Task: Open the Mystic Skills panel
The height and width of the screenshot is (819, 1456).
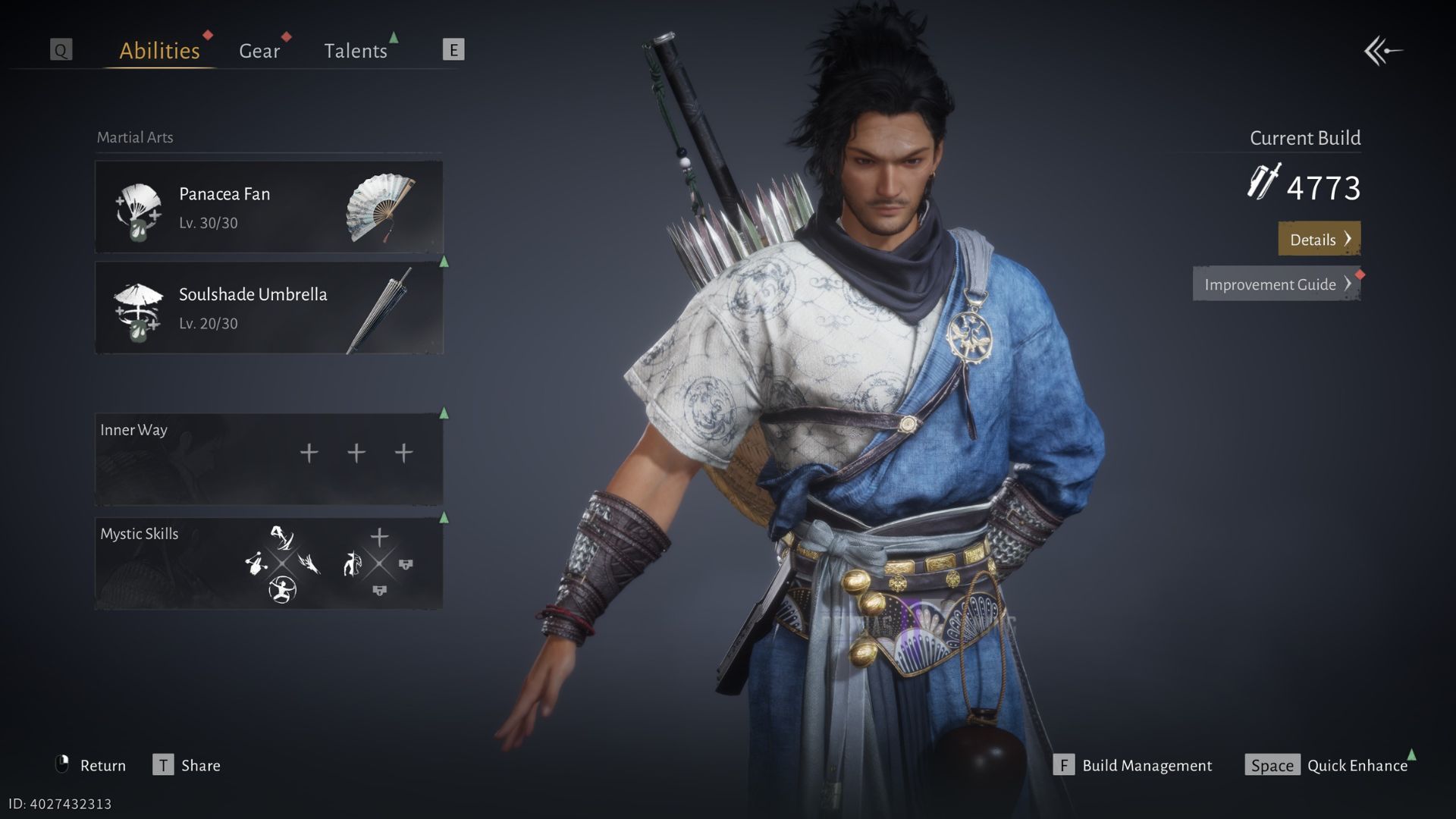Action: pyautogui.click(x=268, y=563)
